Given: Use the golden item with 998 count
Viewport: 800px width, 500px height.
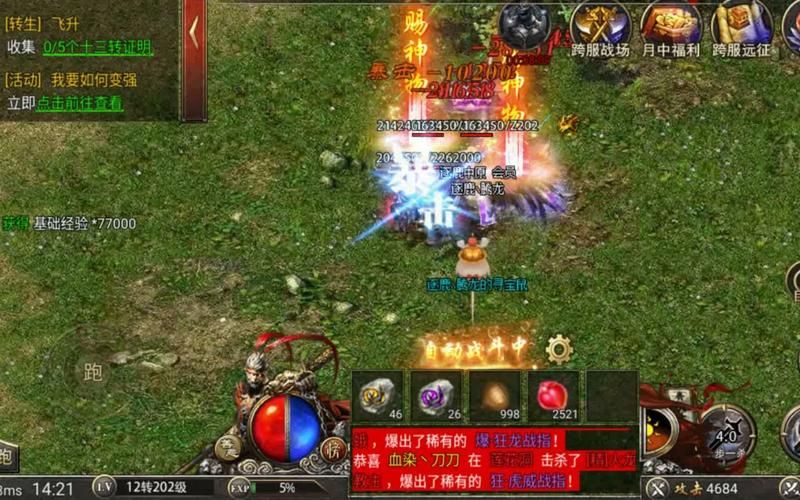Looking at the screenshot, I should (x=495, y=395).
